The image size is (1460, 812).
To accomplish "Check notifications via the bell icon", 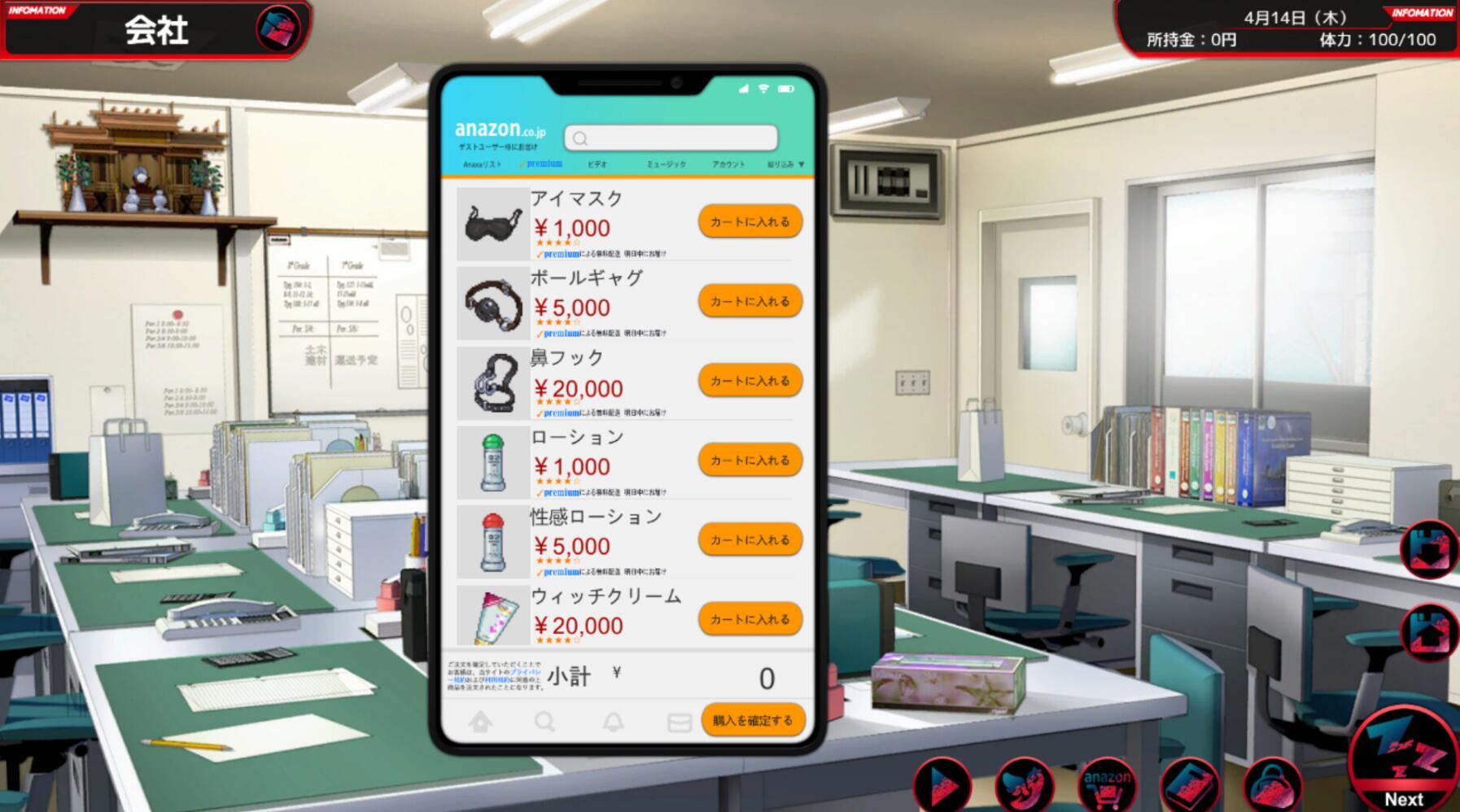I will [614, 721].
